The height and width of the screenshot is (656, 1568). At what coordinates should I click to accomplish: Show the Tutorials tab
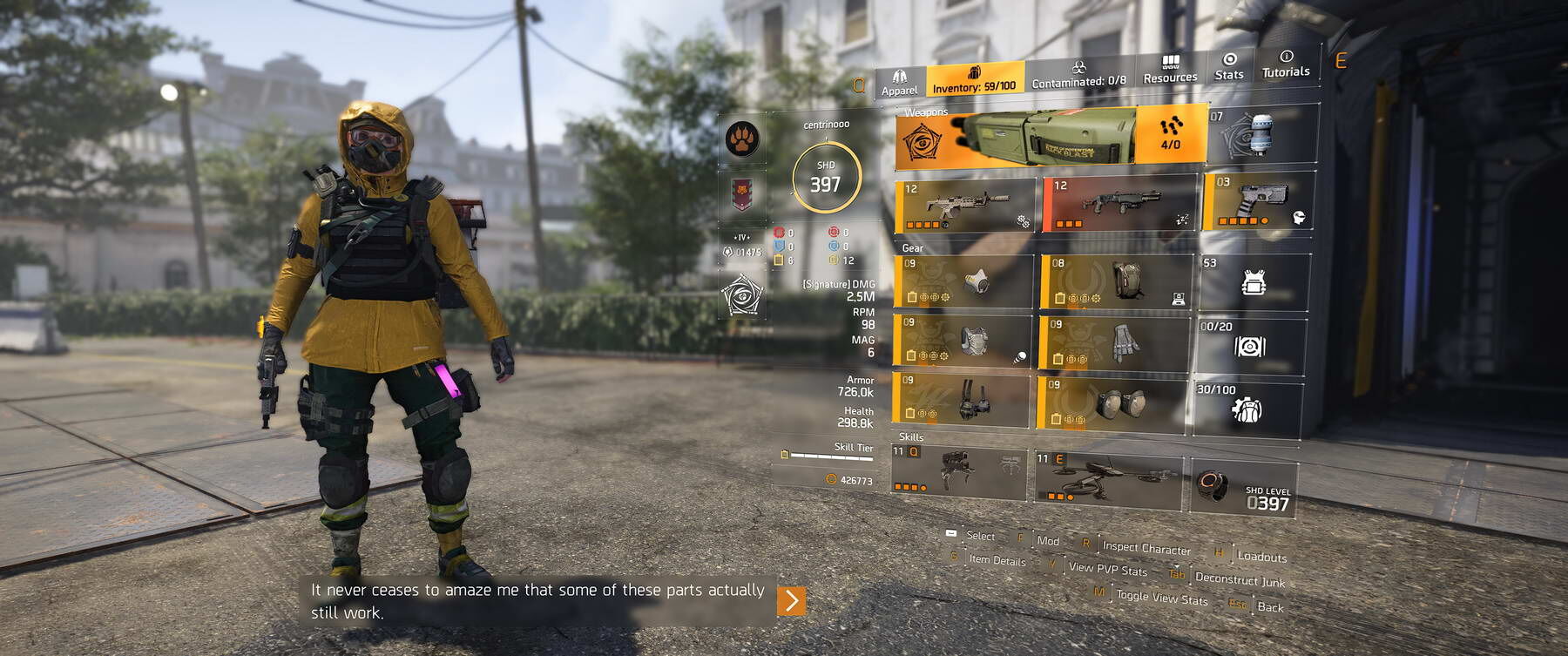(x=1286, y=64)
